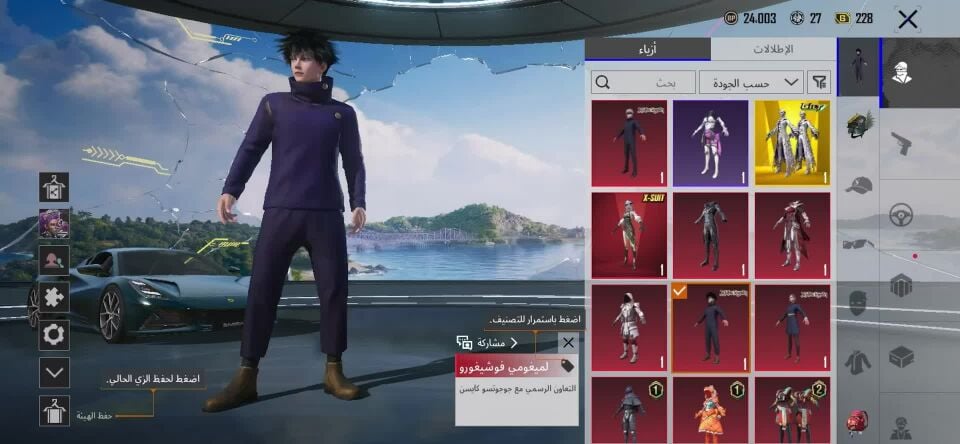Open the steering wheel vehicles category
Viewport: 960px width, 444px height.
[x=901, y=214]
